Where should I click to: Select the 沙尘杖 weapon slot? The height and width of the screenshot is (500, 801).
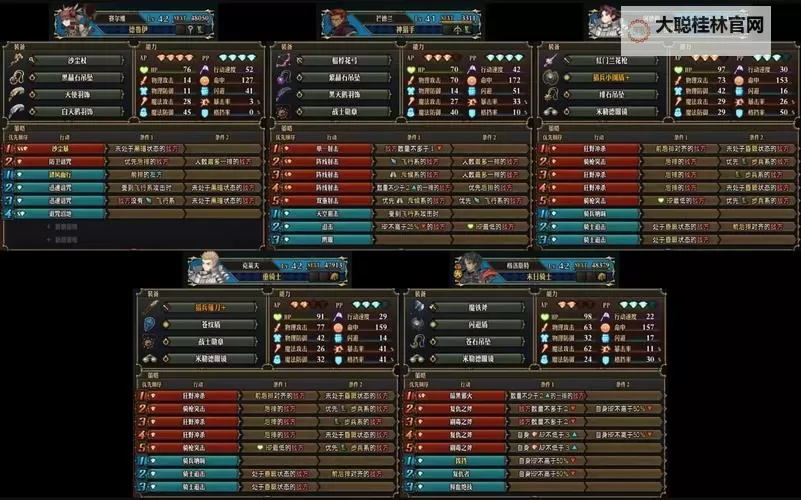76,60
